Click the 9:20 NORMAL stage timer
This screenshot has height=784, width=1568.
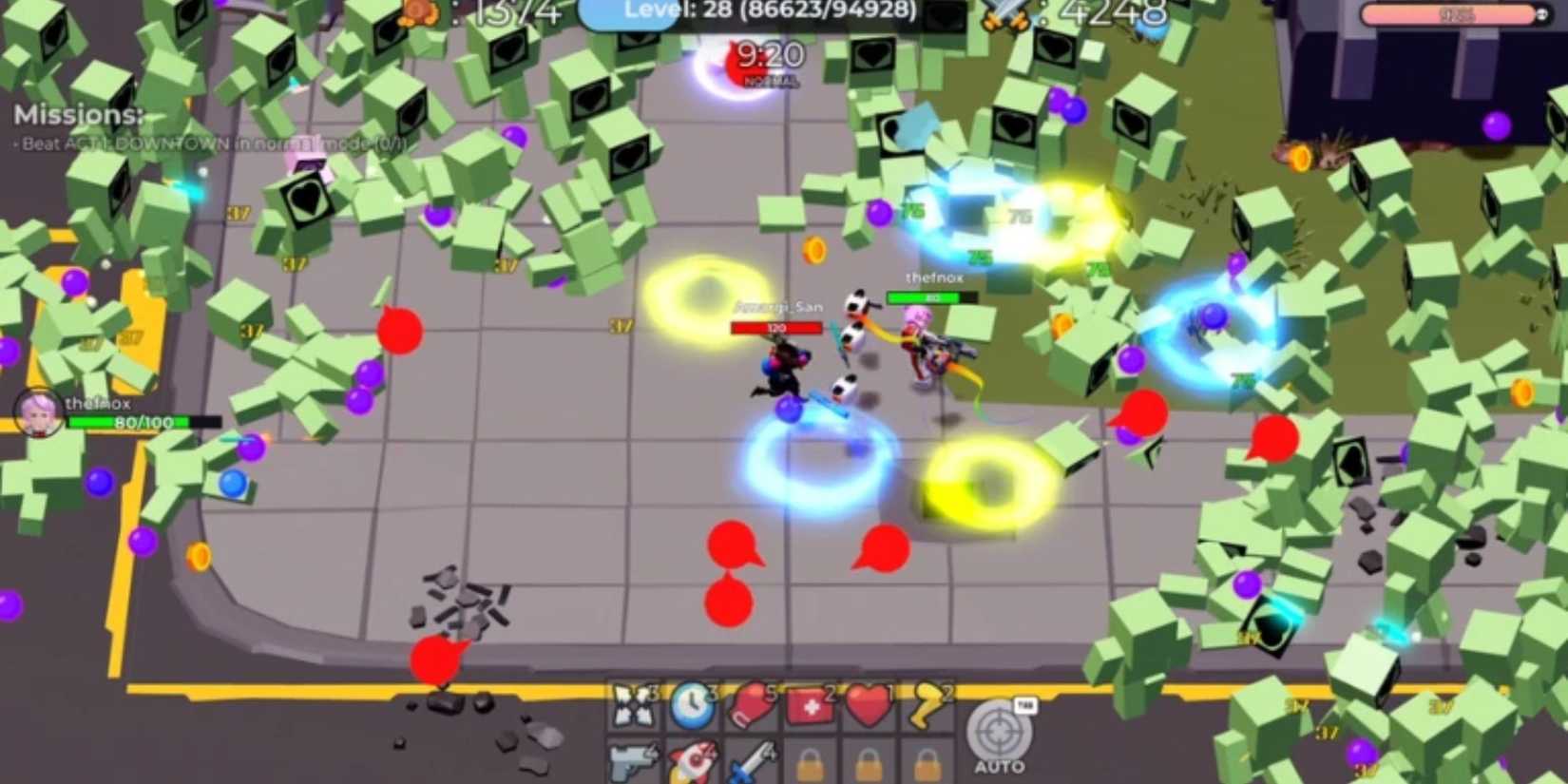click(770, 59)
